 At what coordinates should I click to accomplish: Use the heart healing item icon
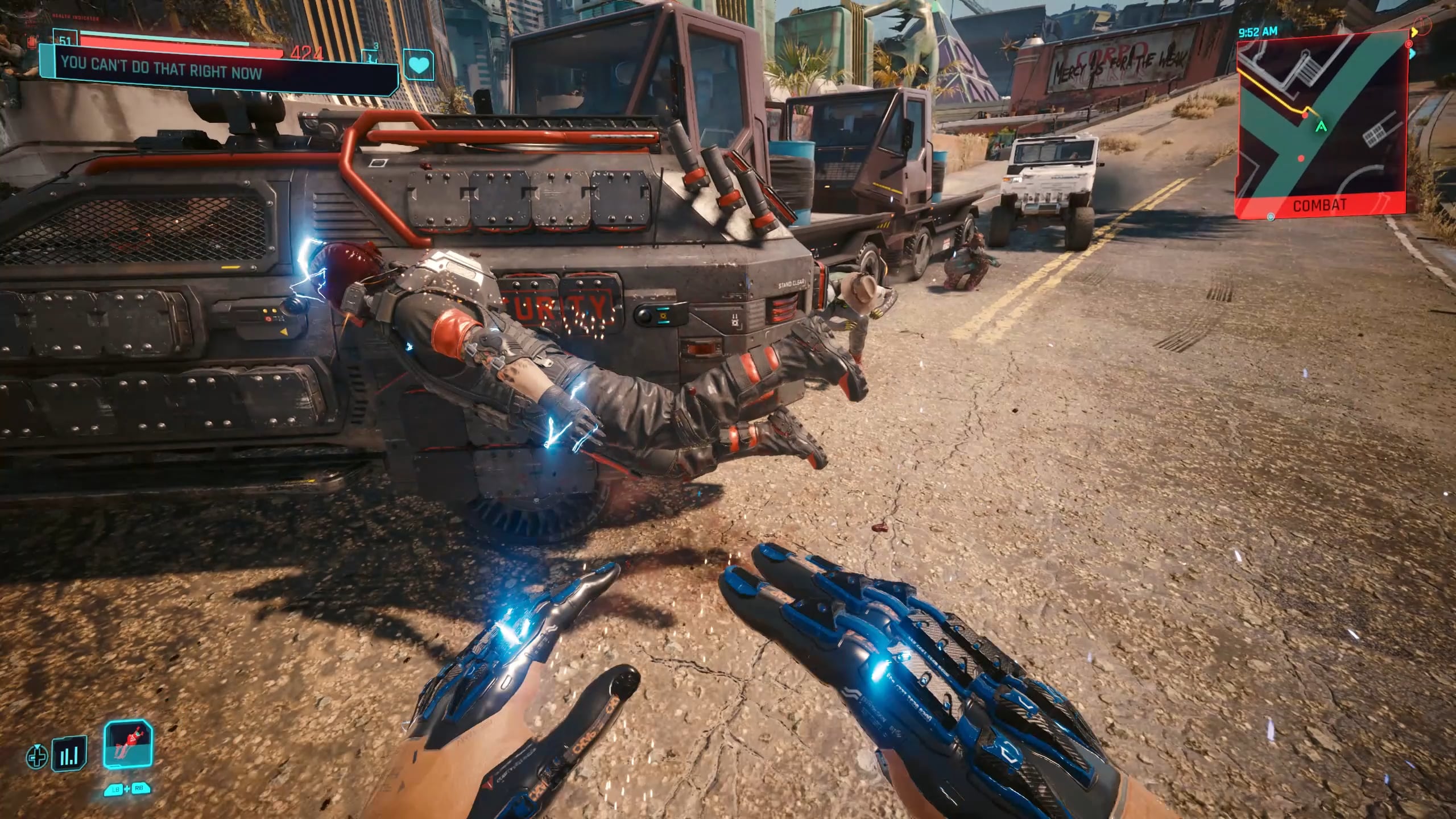click(419, 65)
